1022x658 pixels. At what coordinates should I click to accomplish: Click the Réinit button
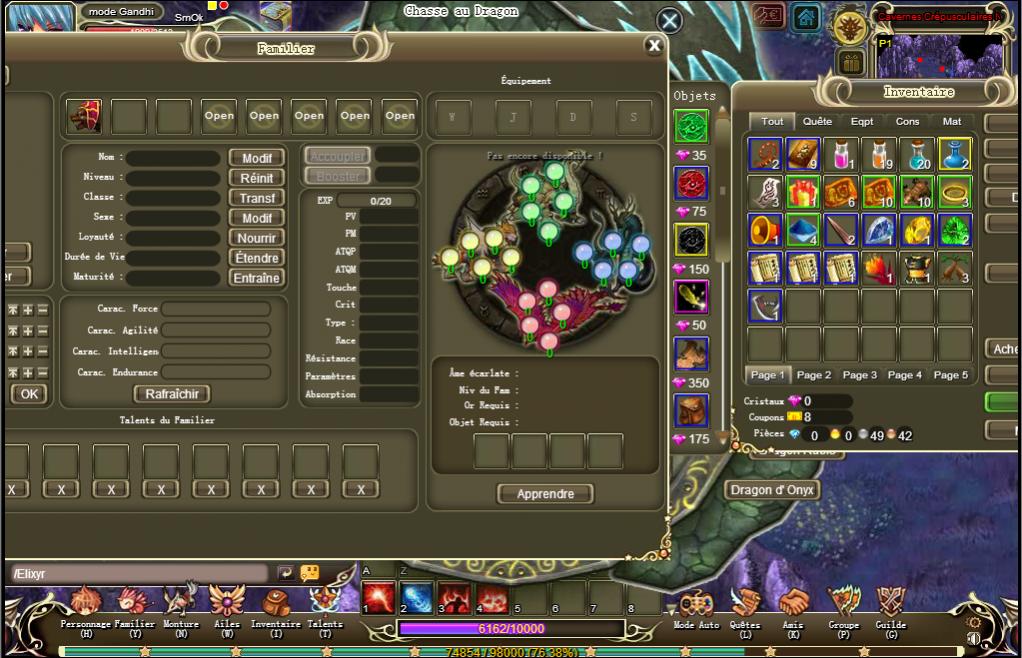tap(257, 178)
